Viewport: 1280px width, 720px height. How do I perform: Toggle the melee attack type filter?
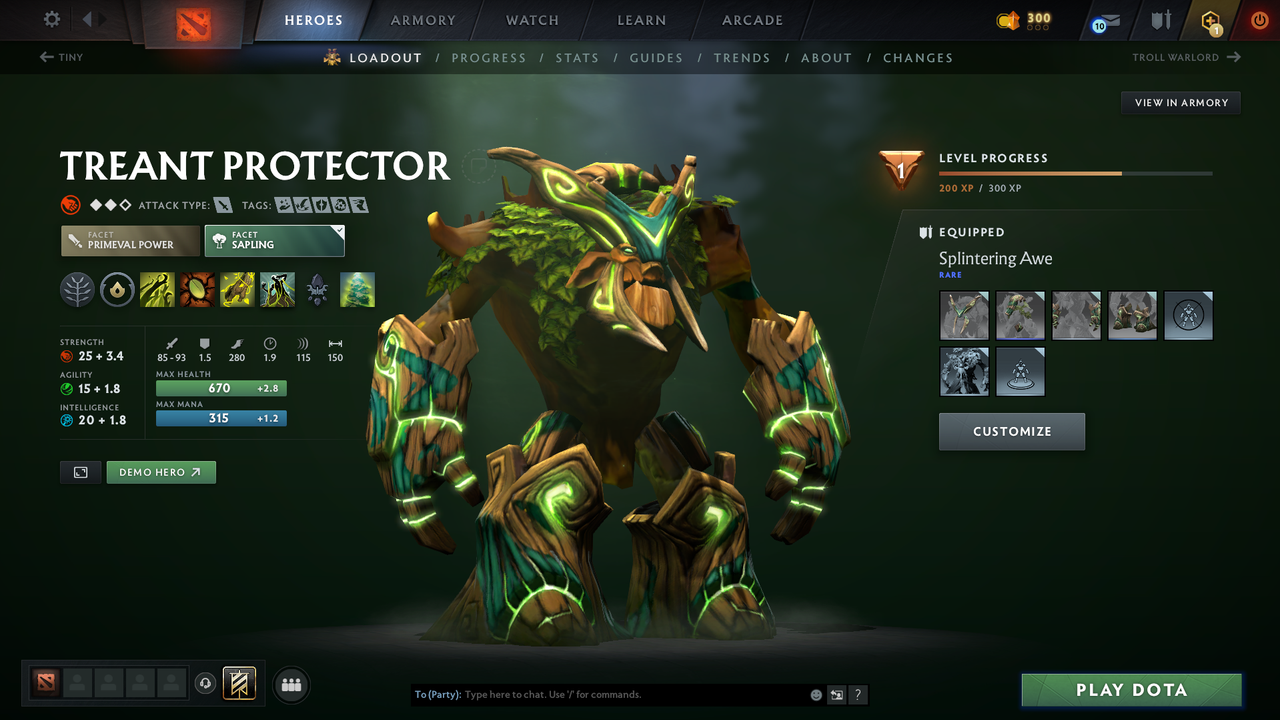coord(222,204)
